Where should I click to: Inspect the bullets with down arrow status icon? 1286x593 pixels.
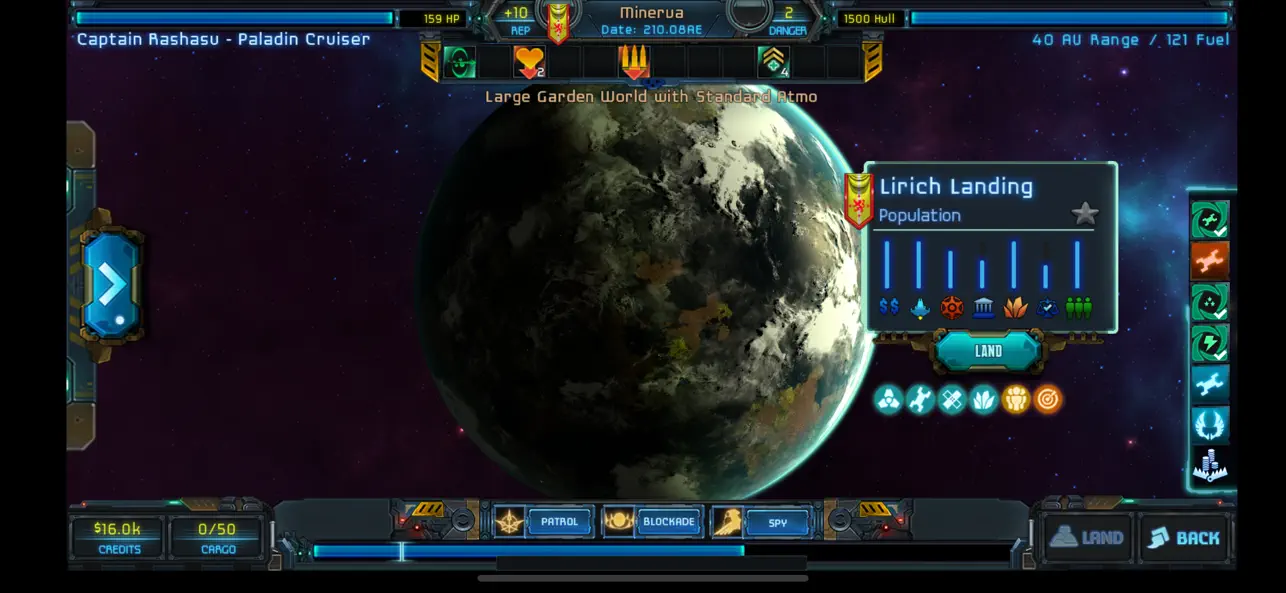pos(633,62)
